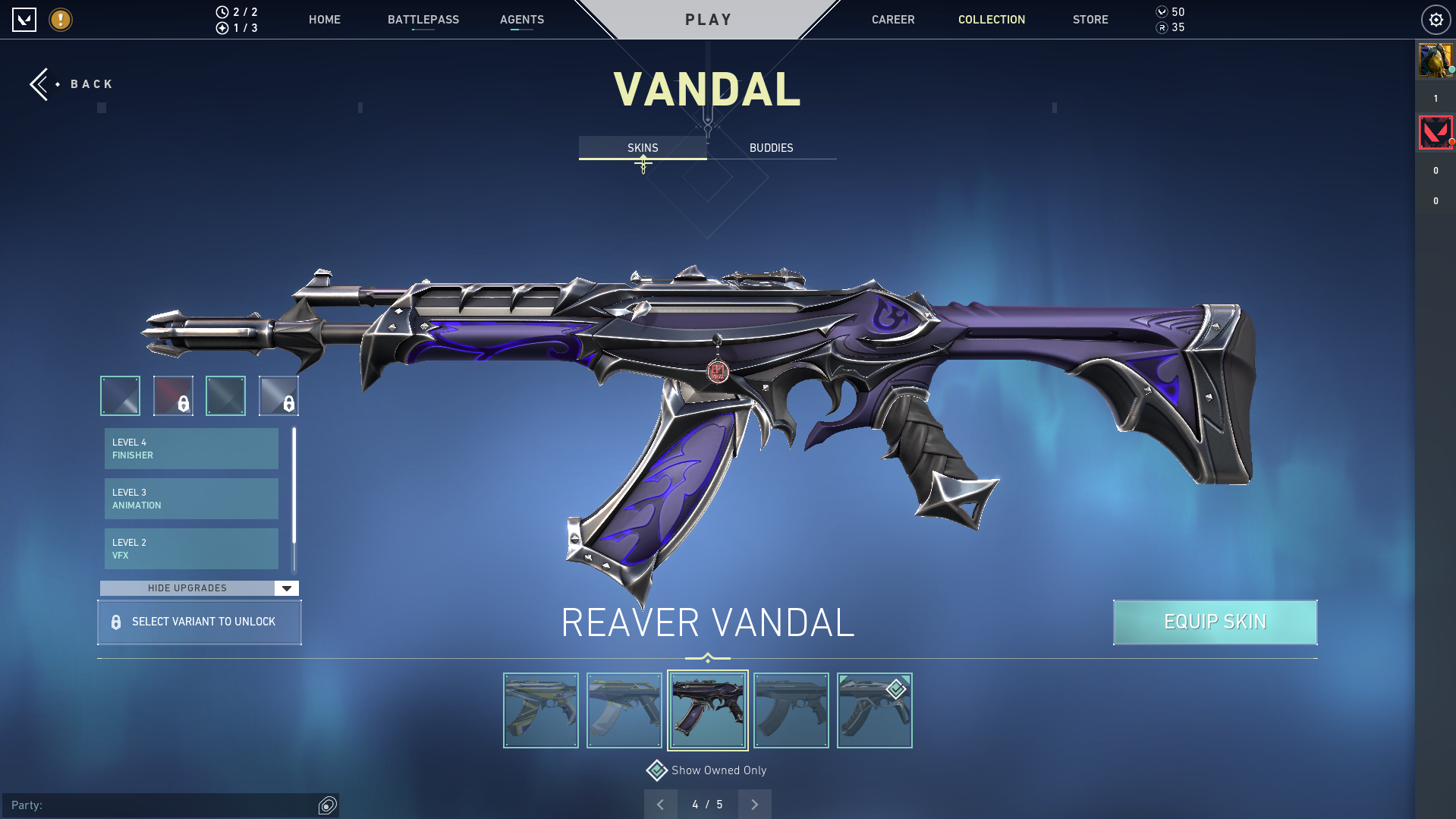Click the search icon in the Party bar
Image resolution: width=1456 pixels, height=819 pixels.
[x=327, y=805]
